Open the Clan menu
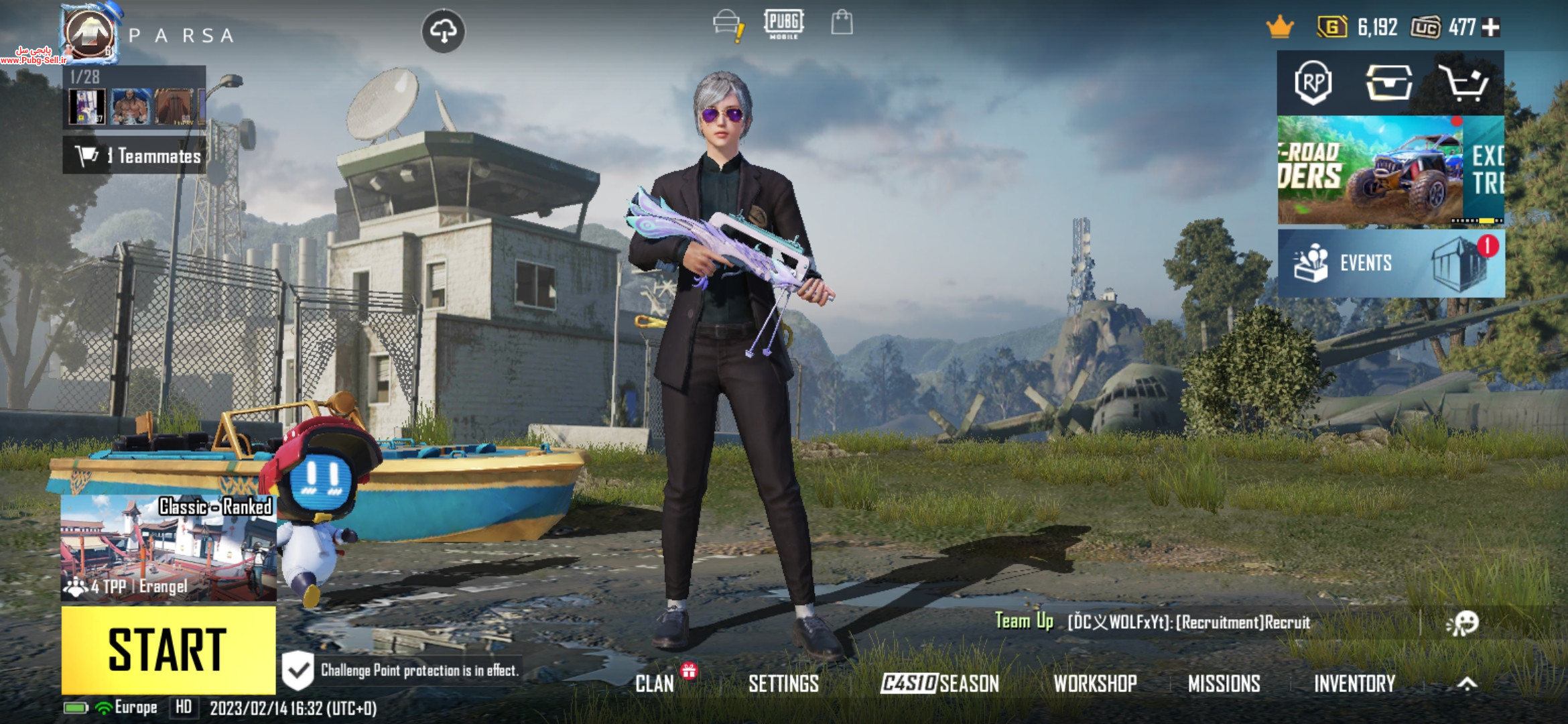The image size is (1568, 724). [x=655, y=683]
